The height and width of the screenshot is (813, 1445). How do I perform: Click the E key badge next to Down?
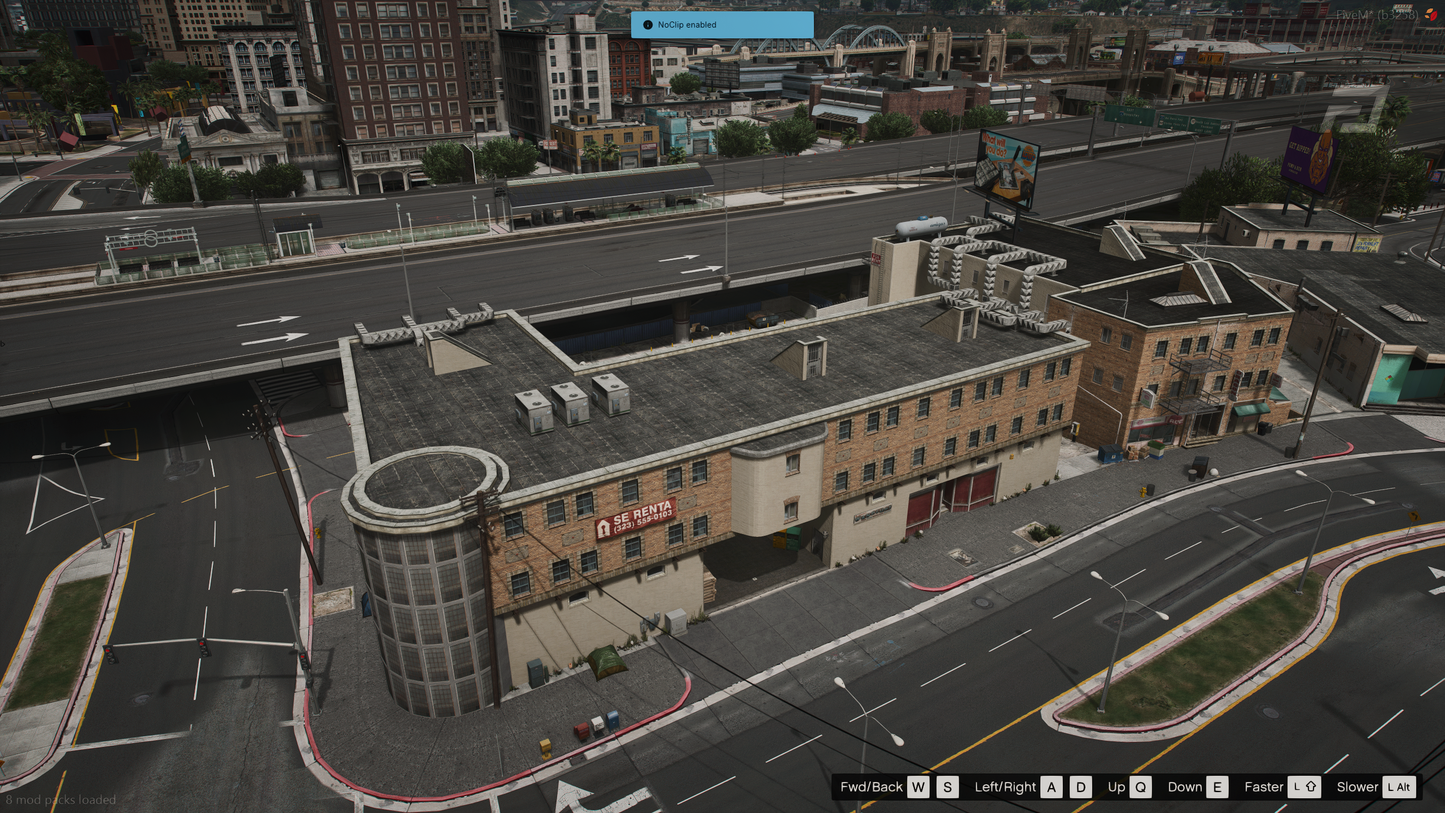click(1216, 787)
